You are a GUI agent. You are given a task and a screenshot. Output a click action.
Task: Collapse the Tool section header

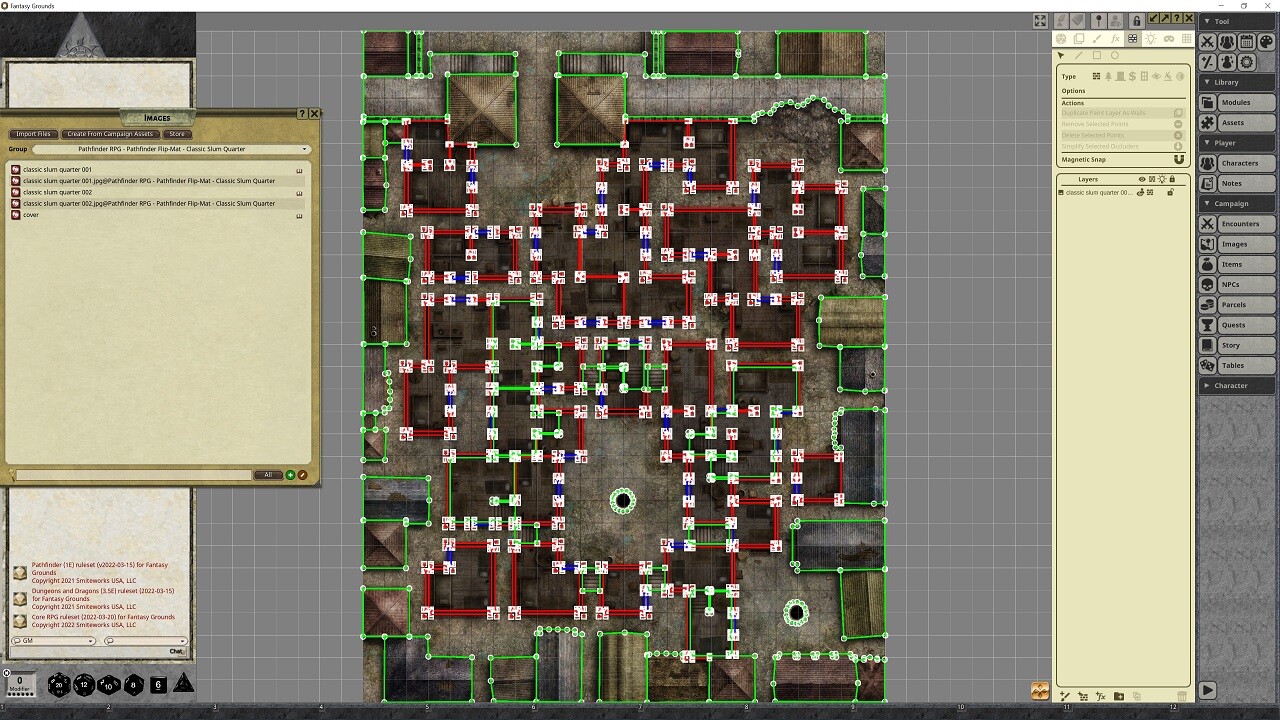coord(1210,20)
